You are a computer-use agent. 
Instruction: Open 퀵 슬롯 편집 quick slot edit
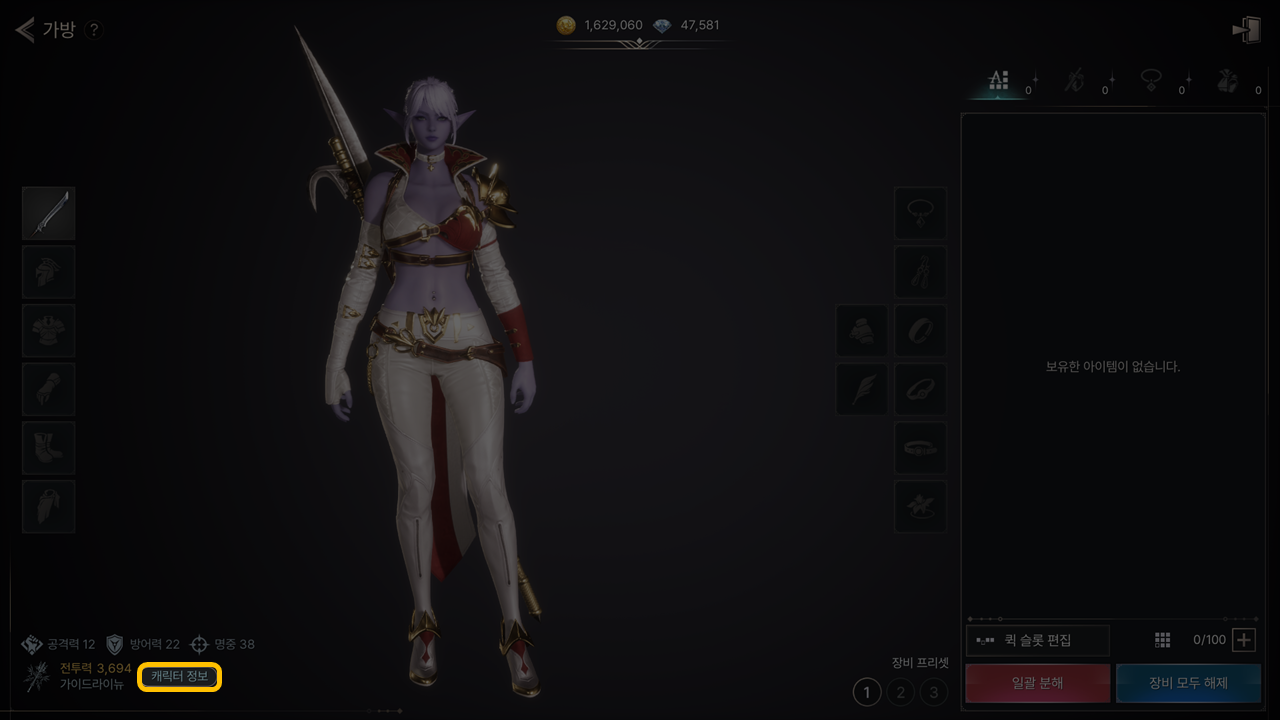tap(1038, 640)
